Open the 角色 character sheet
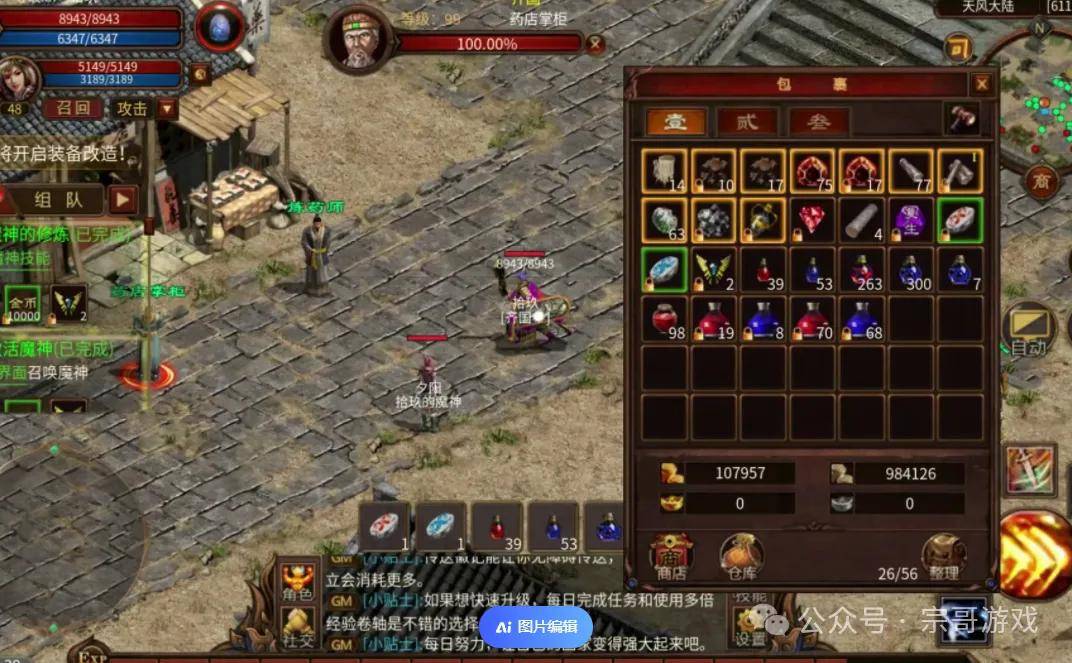 coord(297,582)
